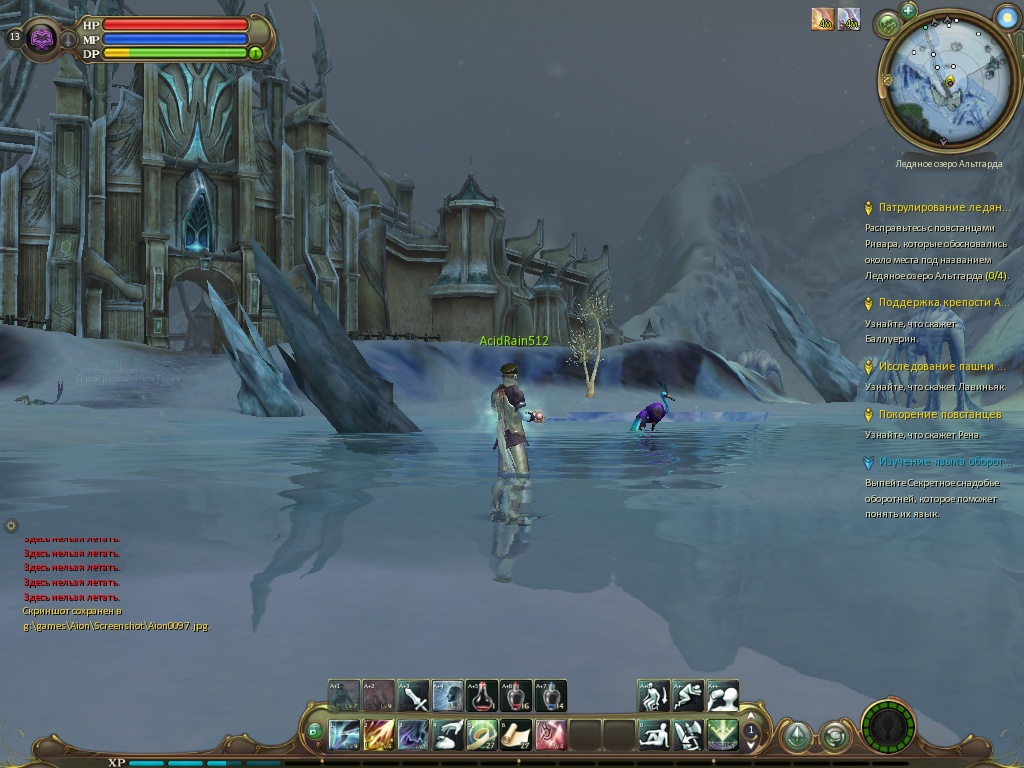The height and width of the screenshot is (768, 1024).
Task: Click the green emblem button beside minimap
Action: [887, 24]
